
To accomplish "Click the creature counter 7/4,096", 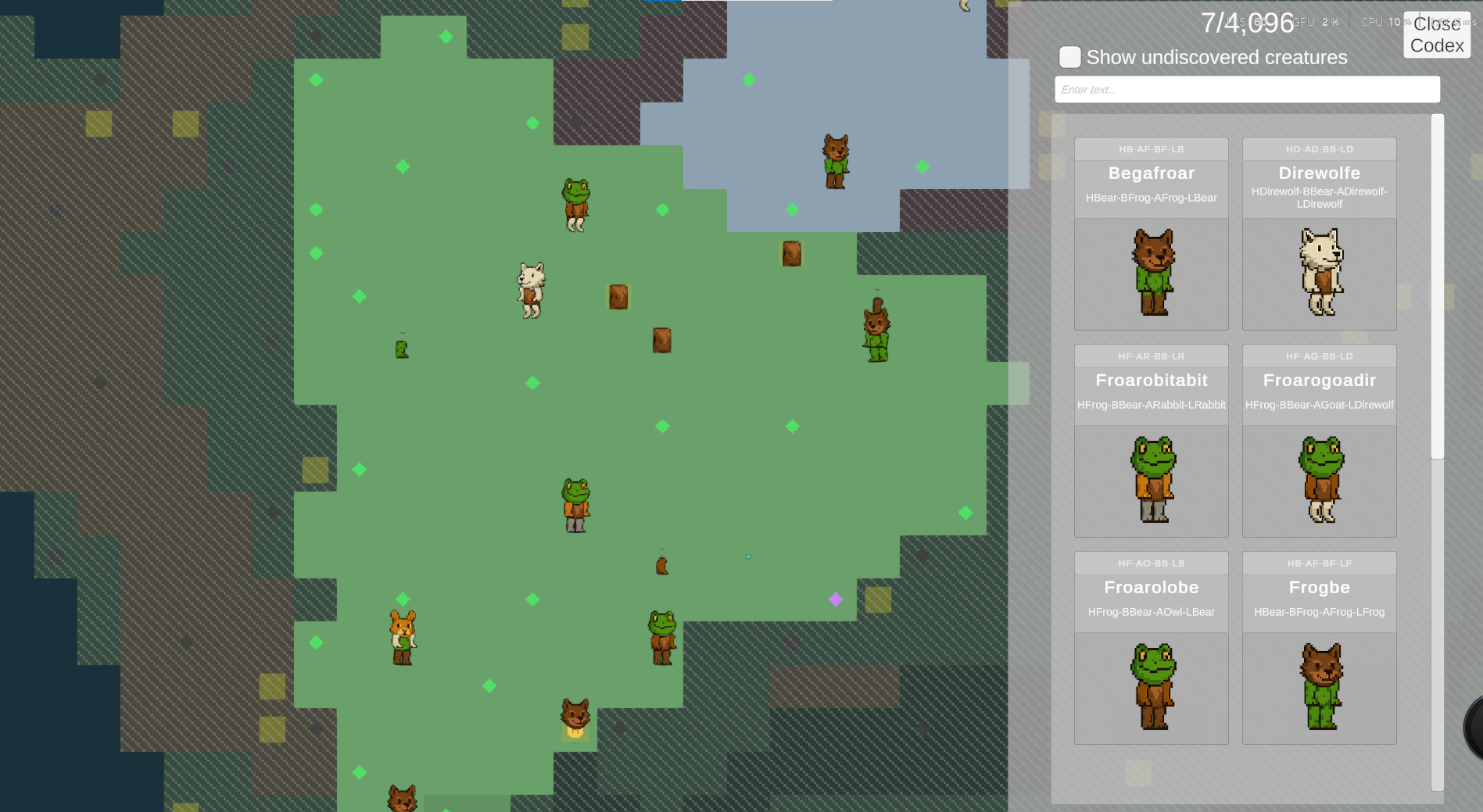I will [x=1248, y=23].
